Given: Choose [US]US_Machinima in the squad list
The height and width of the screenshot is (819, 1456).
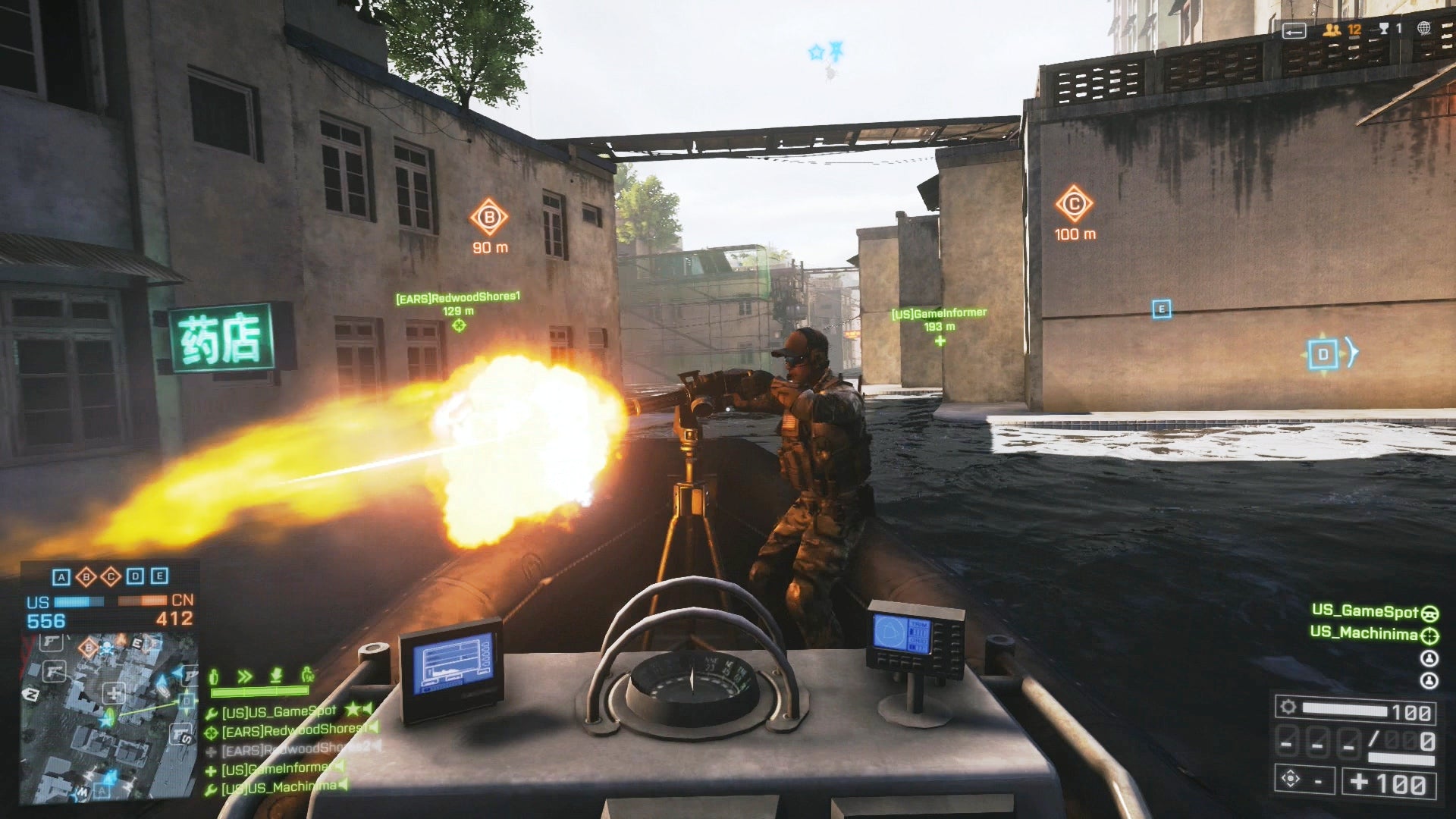Looking at the screenshot, I should pyautogui.click(x=278, y=787).
